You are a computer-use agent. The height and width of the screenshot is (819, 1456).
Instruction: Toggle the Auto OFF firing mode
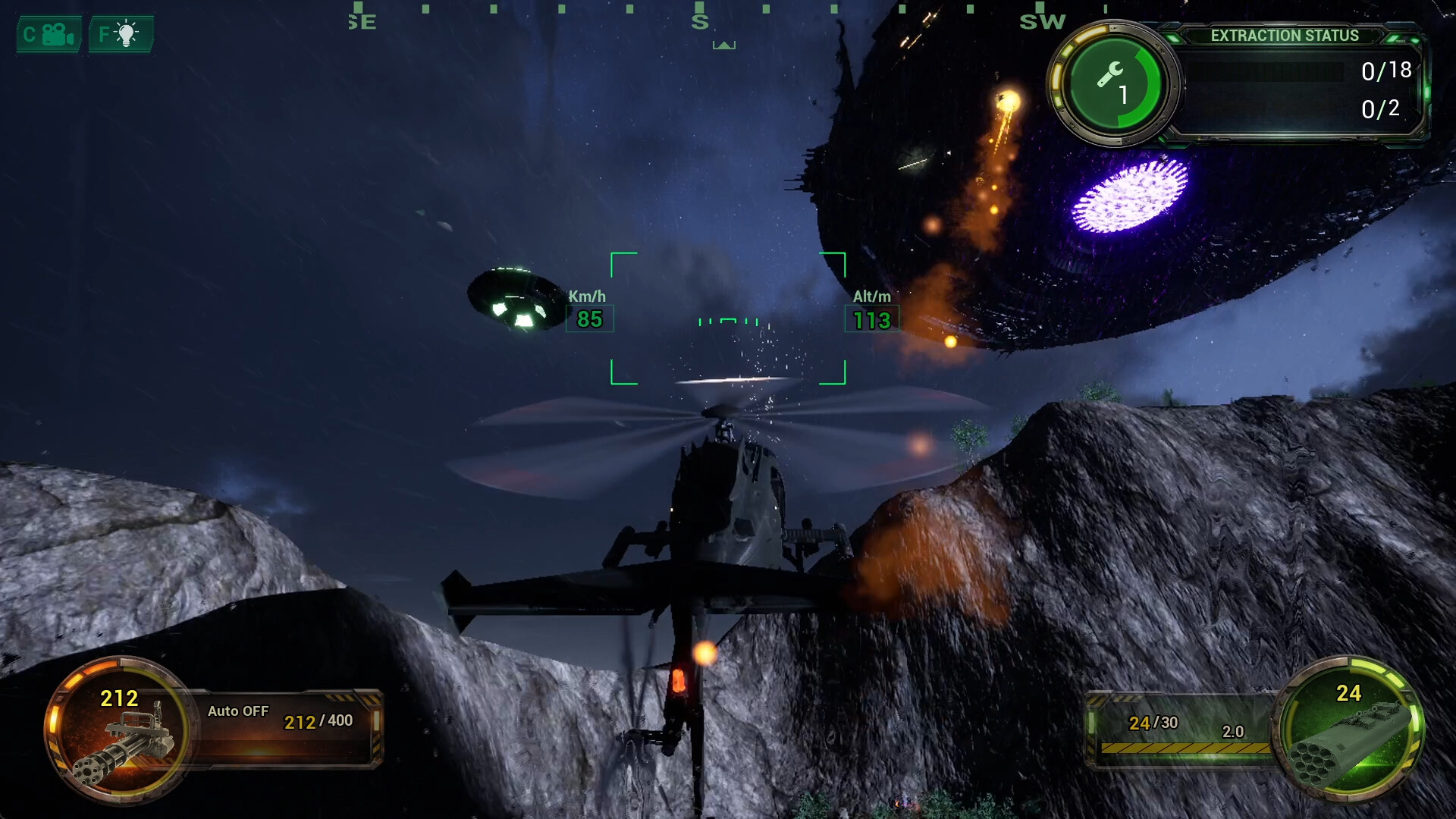point(238,711)
